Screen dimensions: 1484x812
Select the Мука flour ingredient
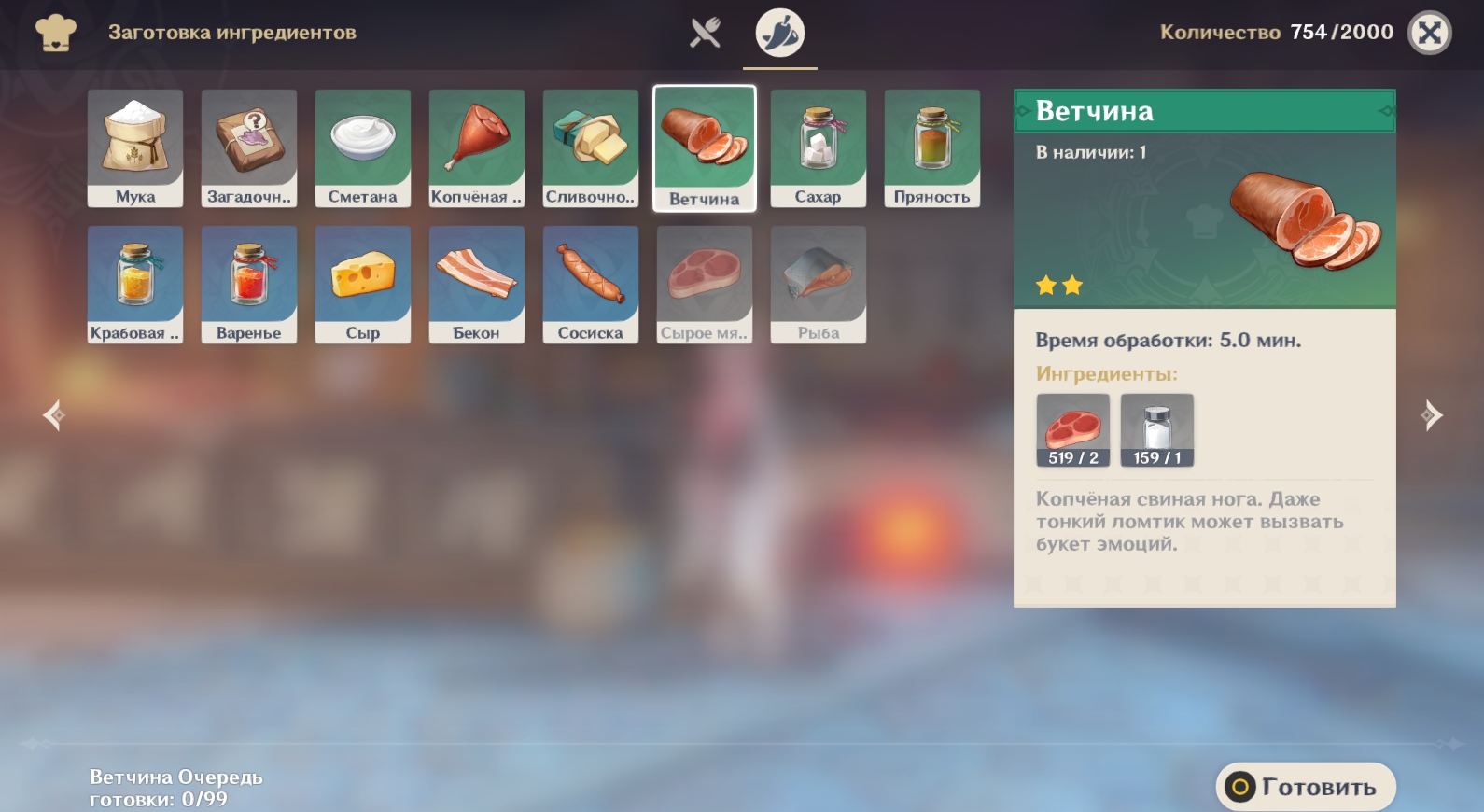(135, 147)
